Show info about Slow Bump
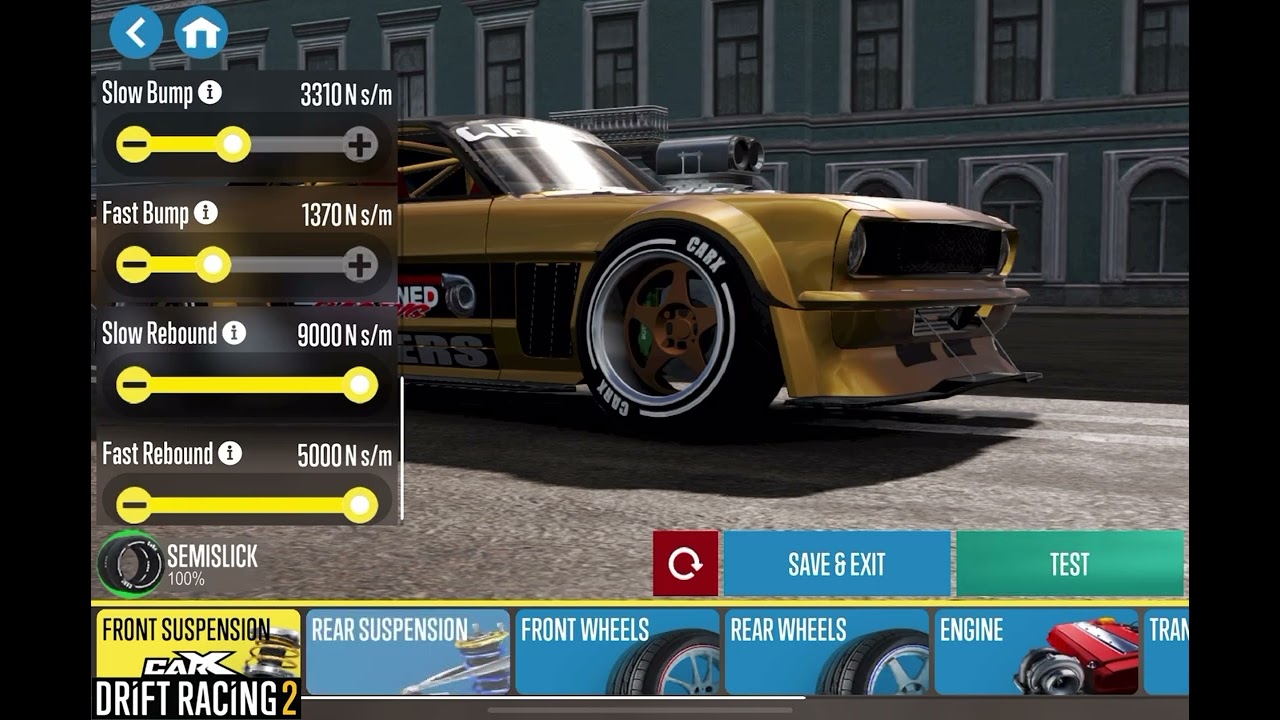 [209, 93]
